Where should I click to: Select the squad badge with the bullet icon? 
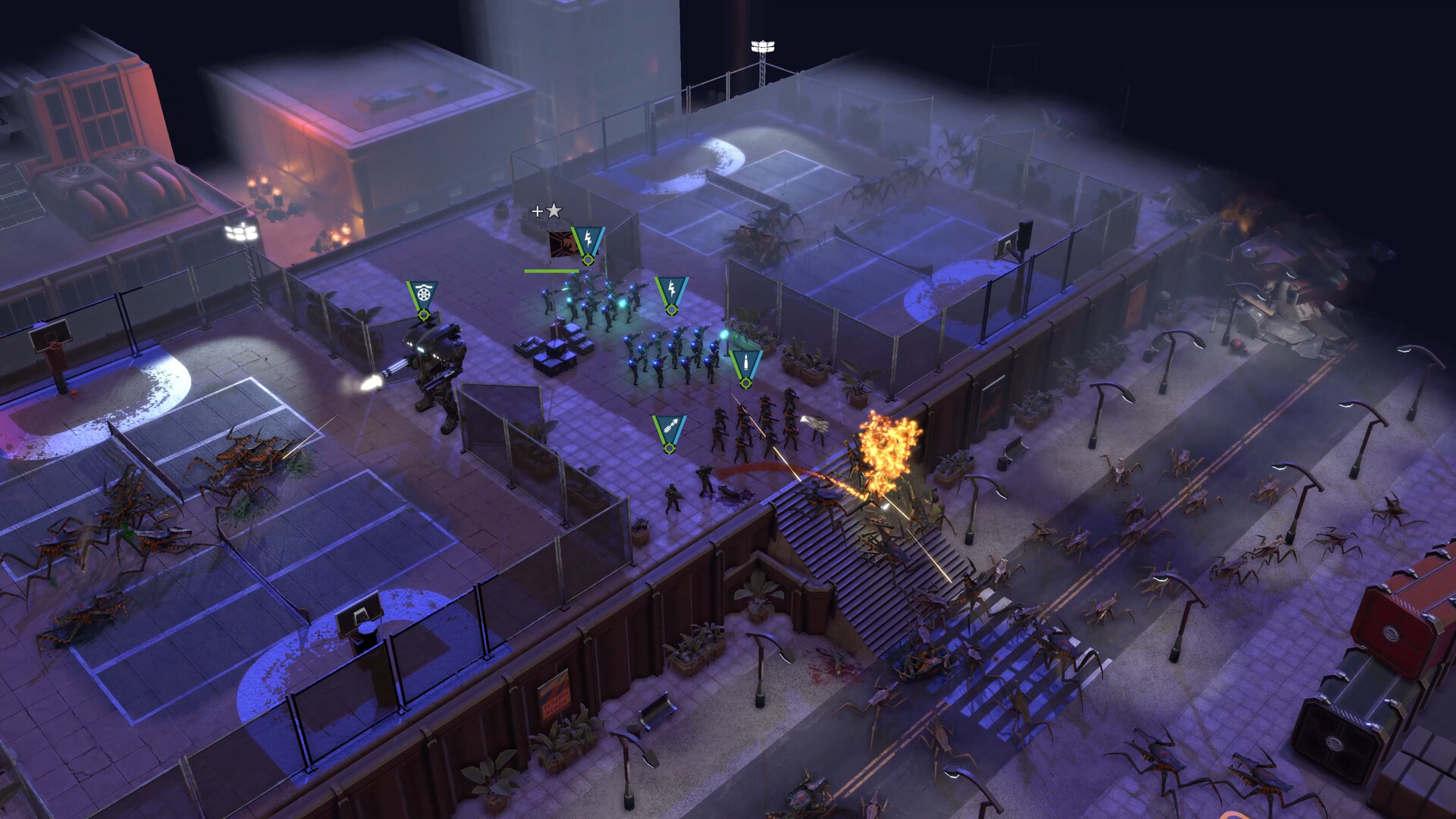[x=745, y=366]
